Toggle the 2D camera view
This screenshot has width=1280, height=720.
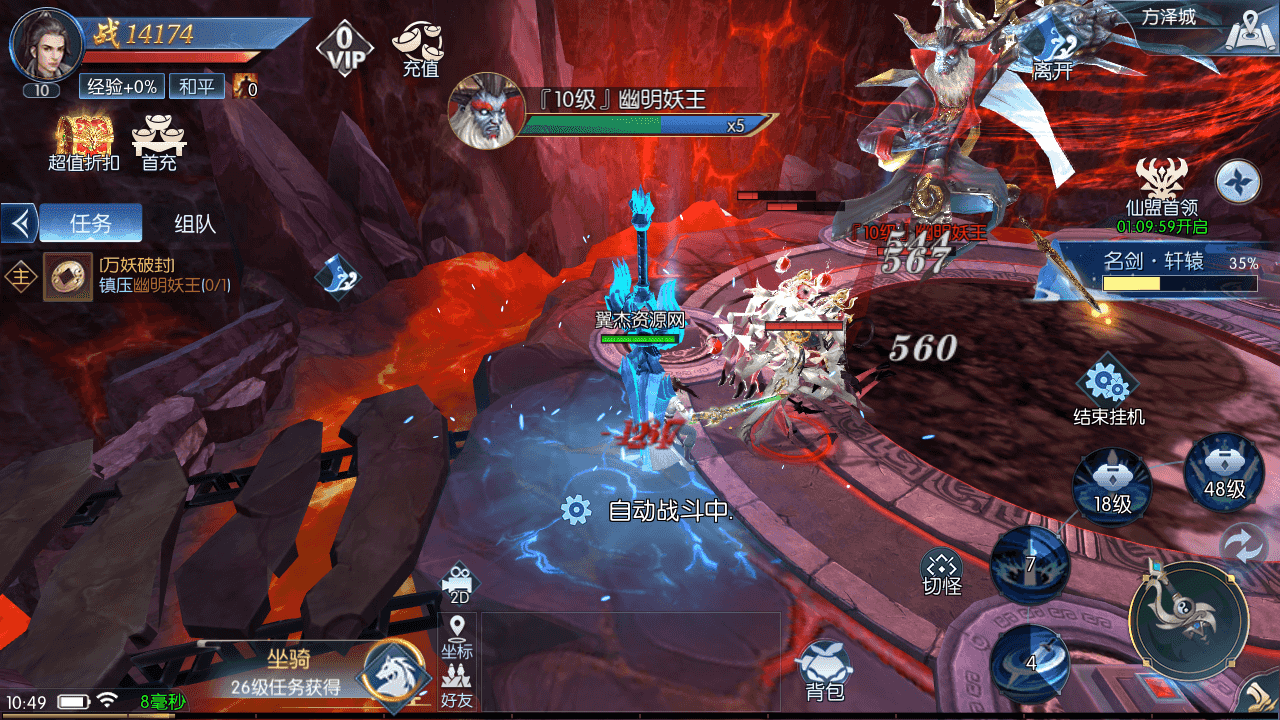click(459, 583)
